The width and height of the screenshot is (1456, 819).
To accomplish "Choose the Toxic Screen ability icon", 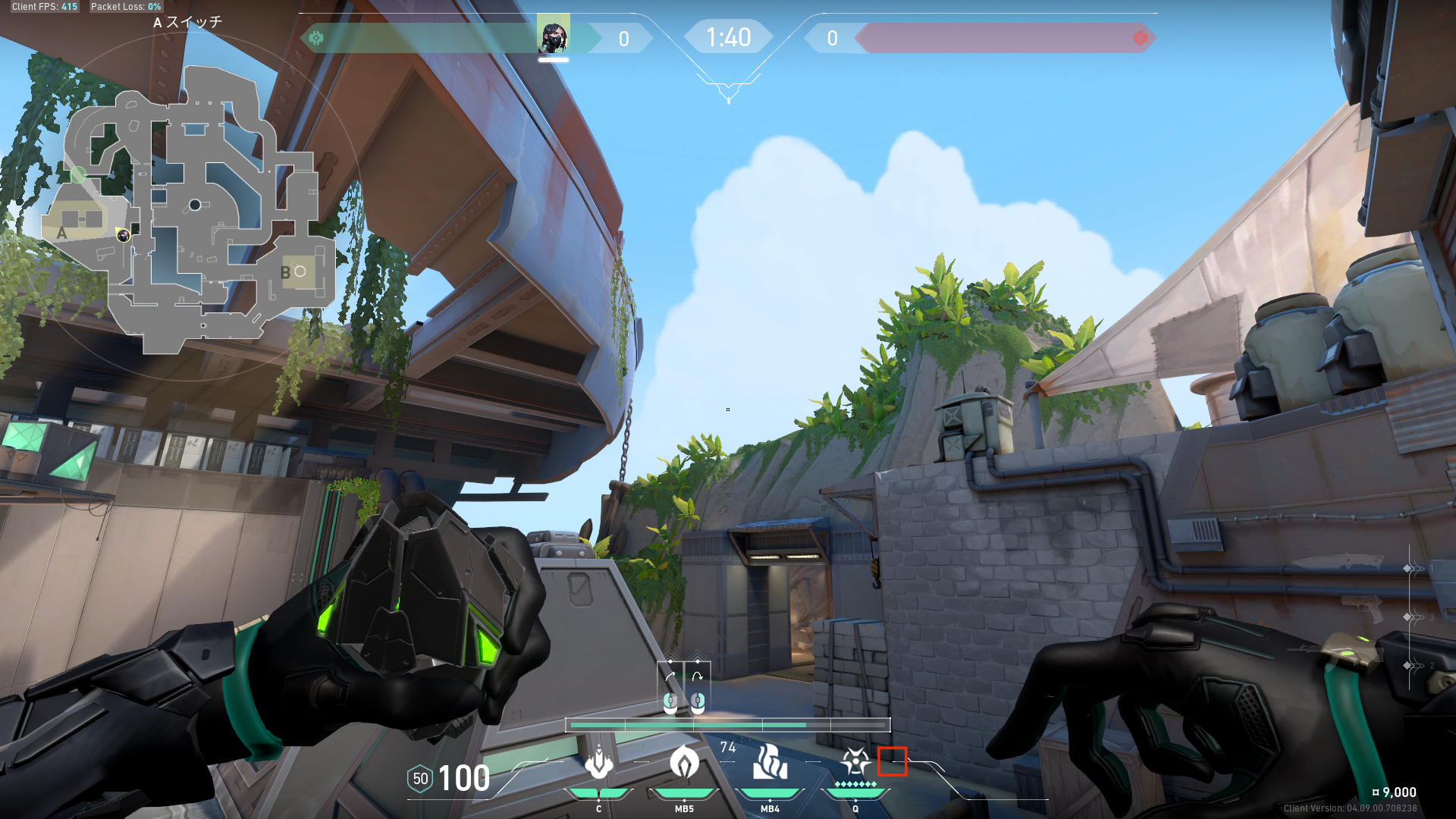I will pyautogui.click(x=770, y=763).
